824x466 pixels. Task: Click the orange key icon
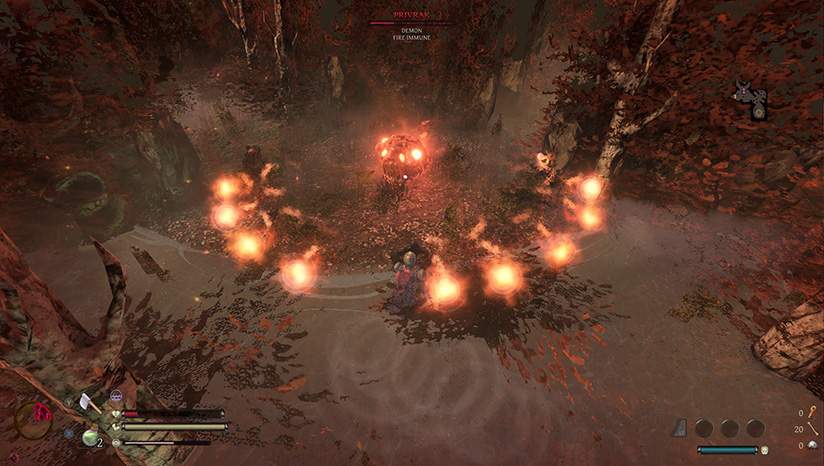point(811,413)
